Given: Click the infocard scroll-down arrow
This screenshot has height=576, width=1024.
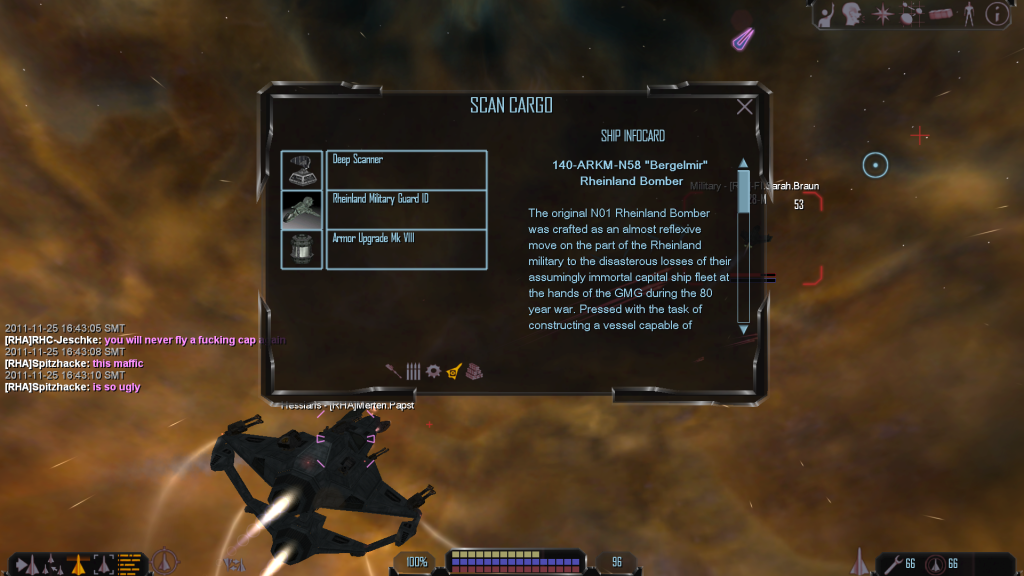Looking at the screenshot, I should [743, 327].
